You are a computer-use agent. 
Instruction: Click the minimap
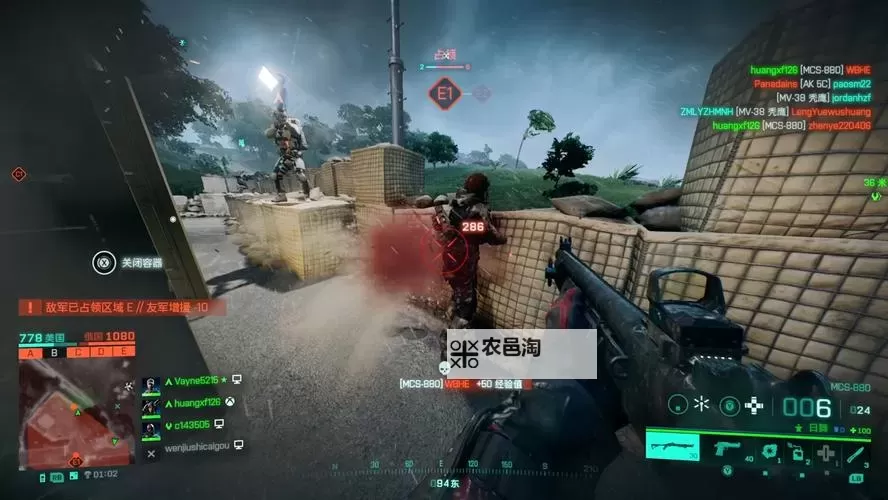pyautogui.click(x=75, y=410)
